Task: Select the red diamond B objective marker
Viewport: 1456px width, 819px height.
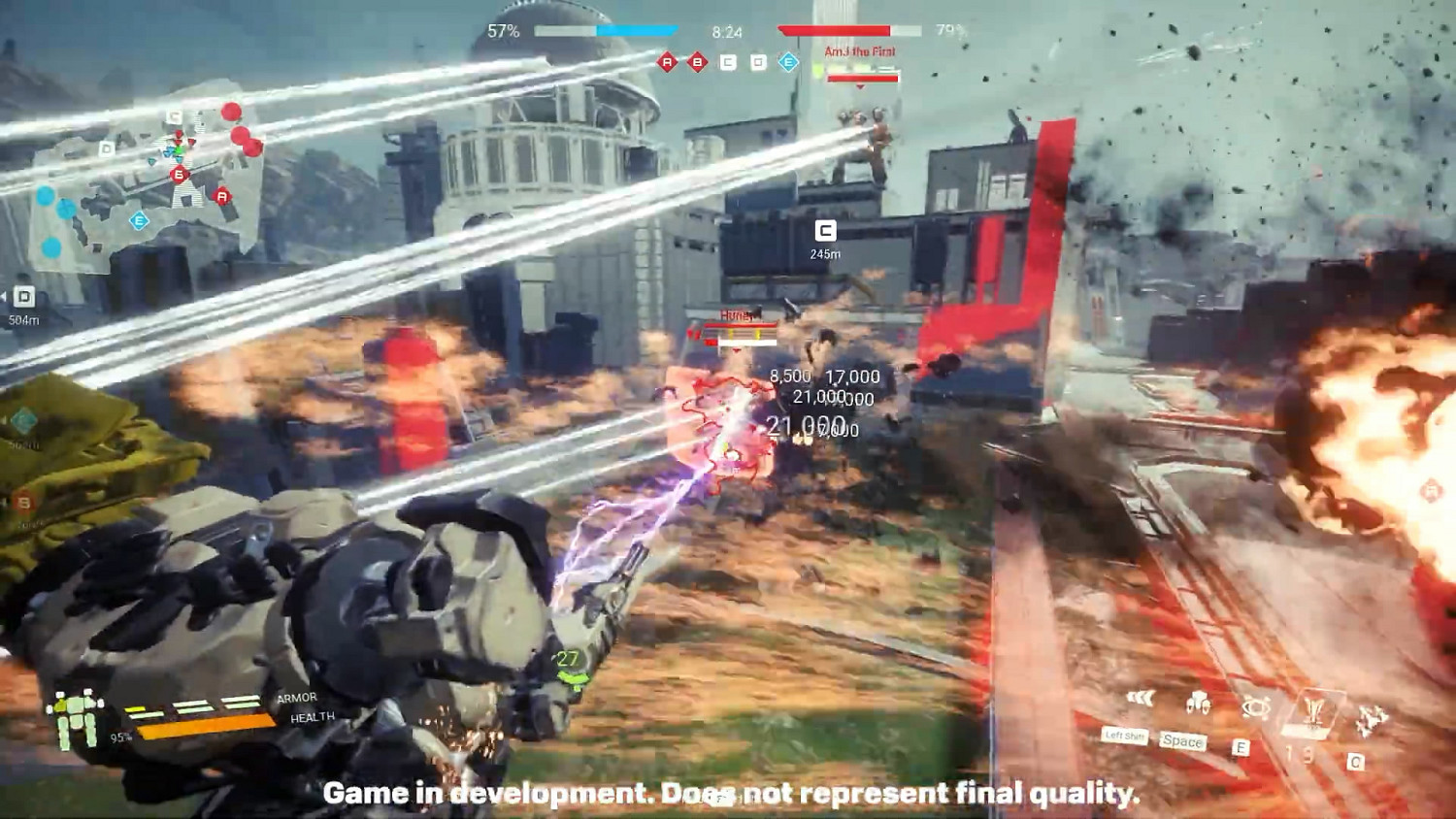Action: pos(697,62)
